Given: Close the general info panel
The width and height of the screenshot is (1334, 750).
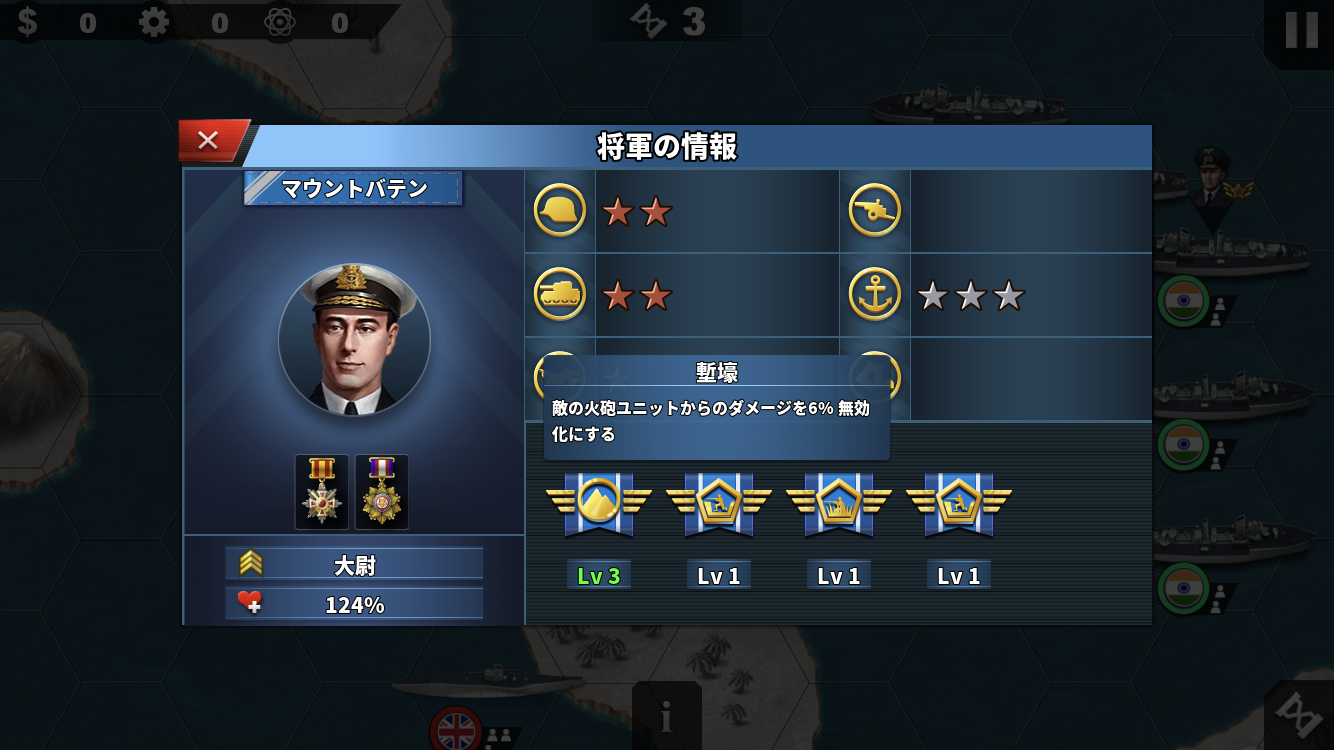Looking at the screenshot, I should tap(209, 141).
